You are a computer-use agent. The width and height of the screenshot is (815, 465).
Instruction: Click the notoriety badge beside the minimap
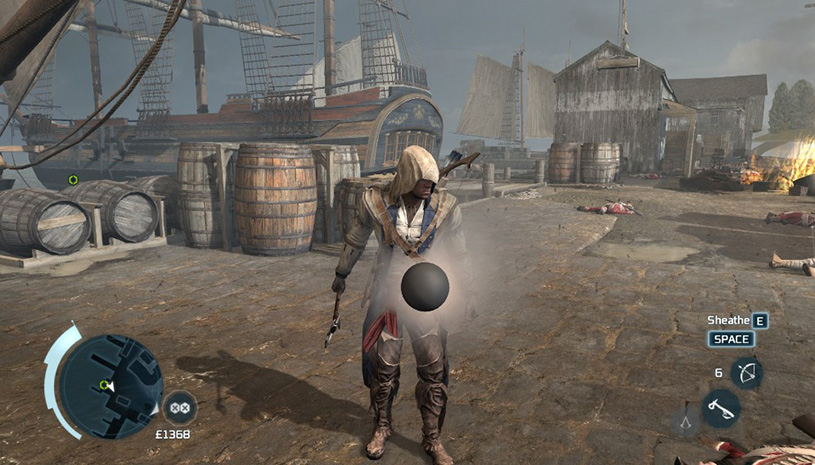tap(180, 407)
